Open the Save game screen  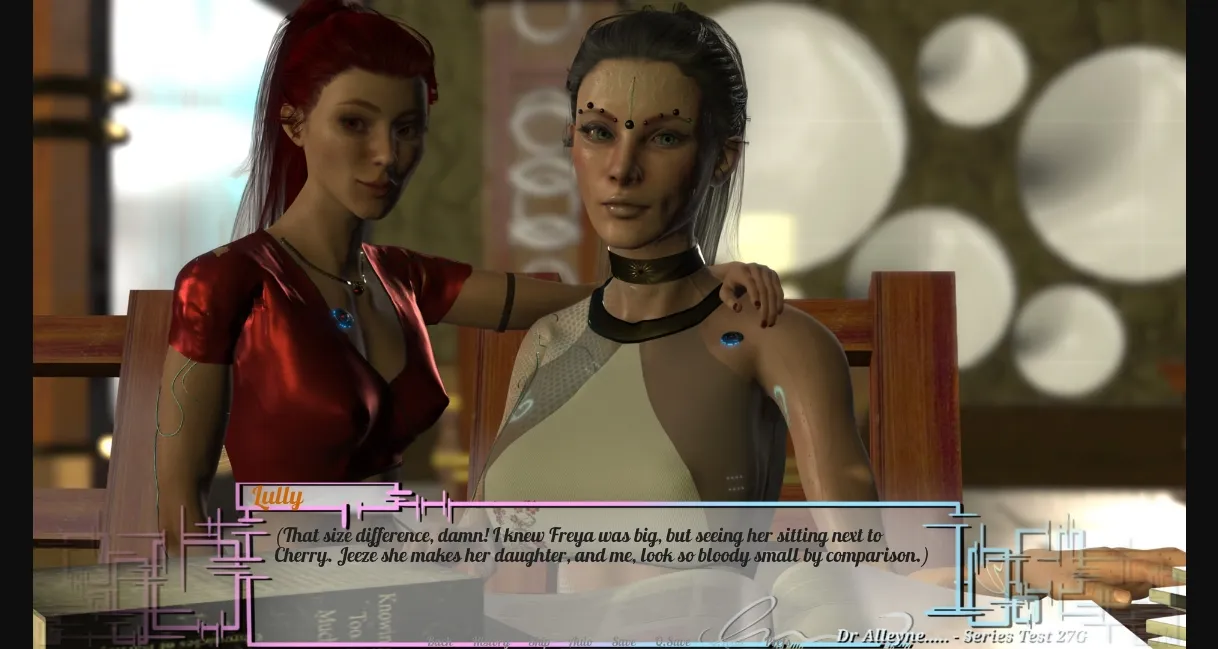pyautogui.click(x=623, y=642)
